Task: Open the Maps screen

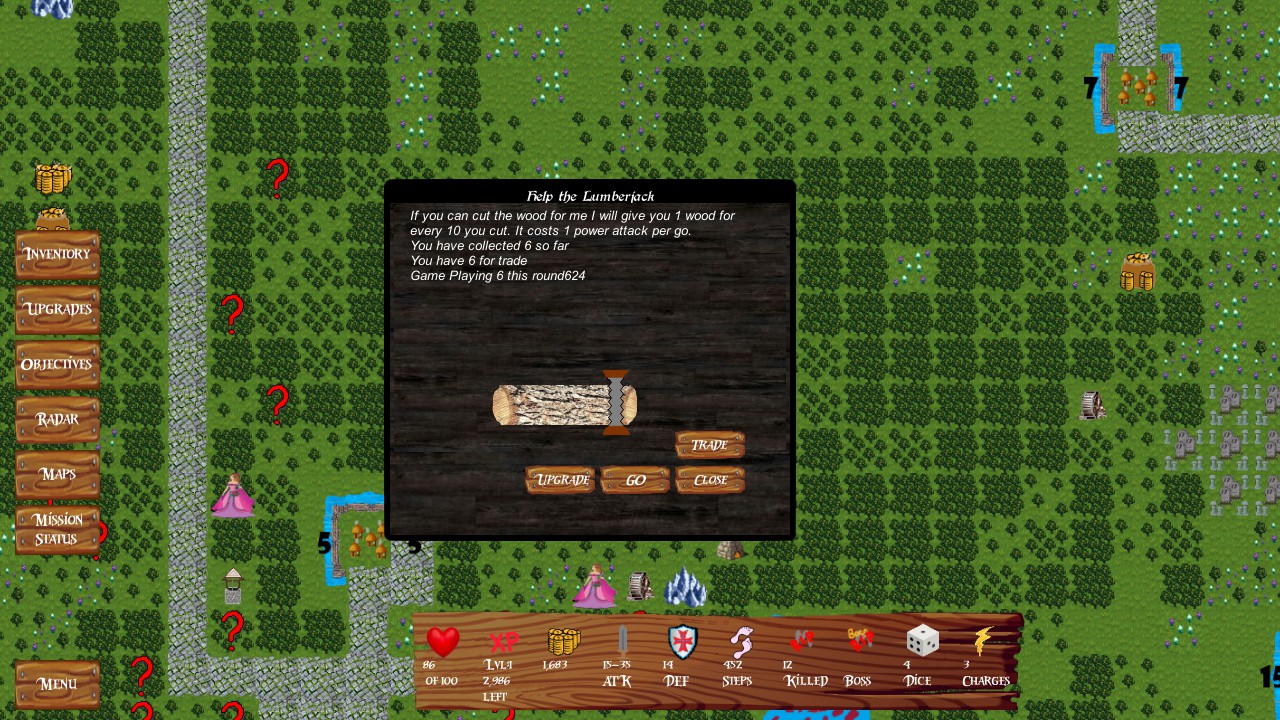Action: [x=57, y=474]
